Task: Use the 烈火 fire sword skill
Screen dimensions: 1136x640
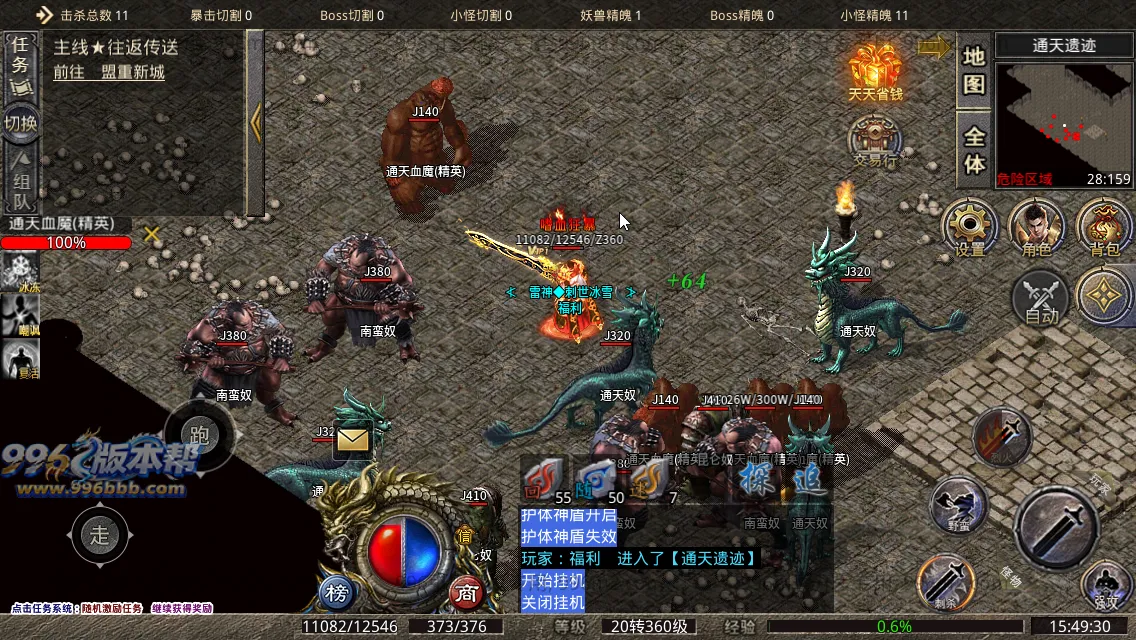Action: pos(1003,436)
